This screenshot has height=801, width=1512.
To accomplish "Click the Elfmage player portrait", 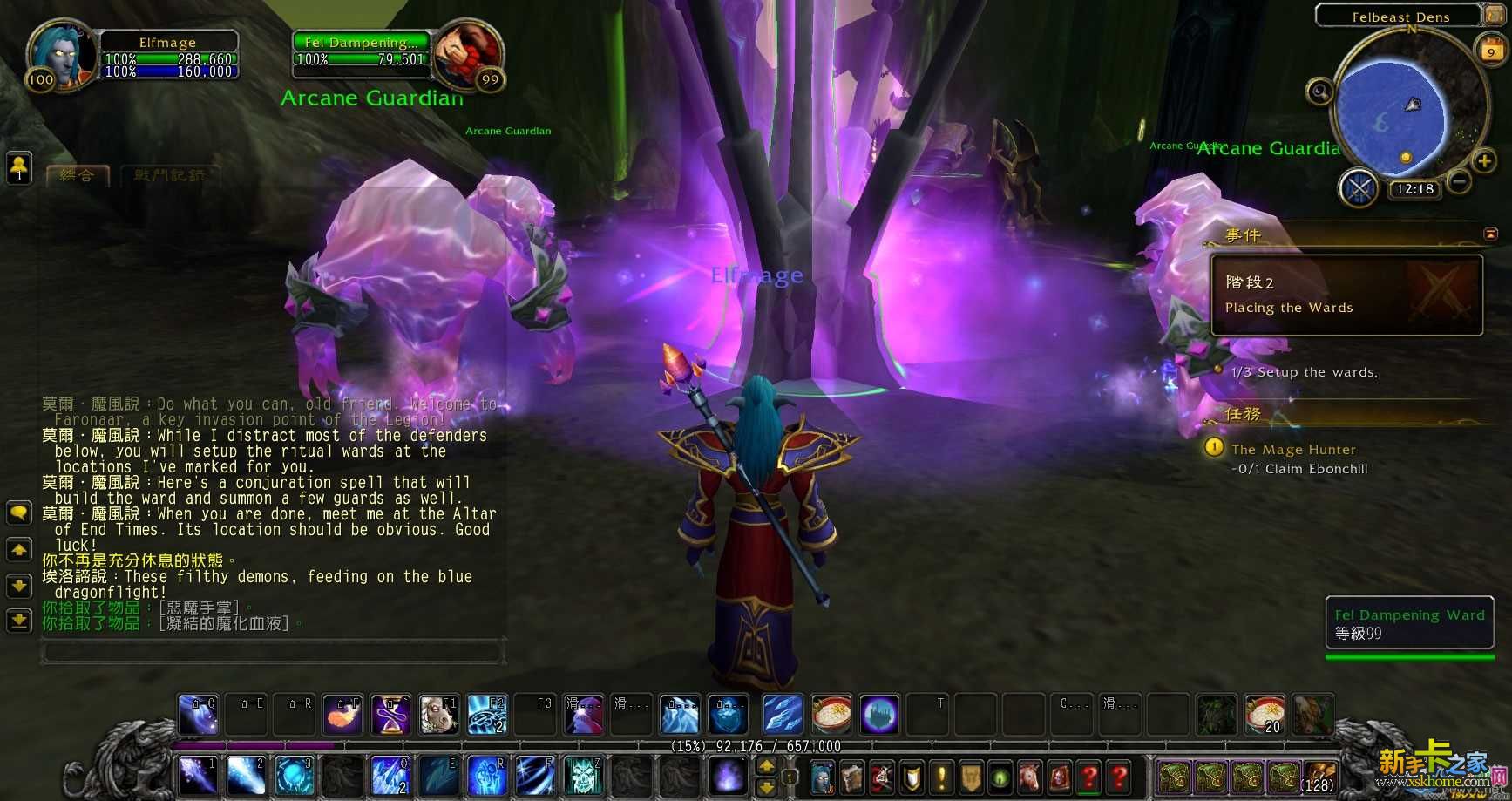I will coord(62,54).
